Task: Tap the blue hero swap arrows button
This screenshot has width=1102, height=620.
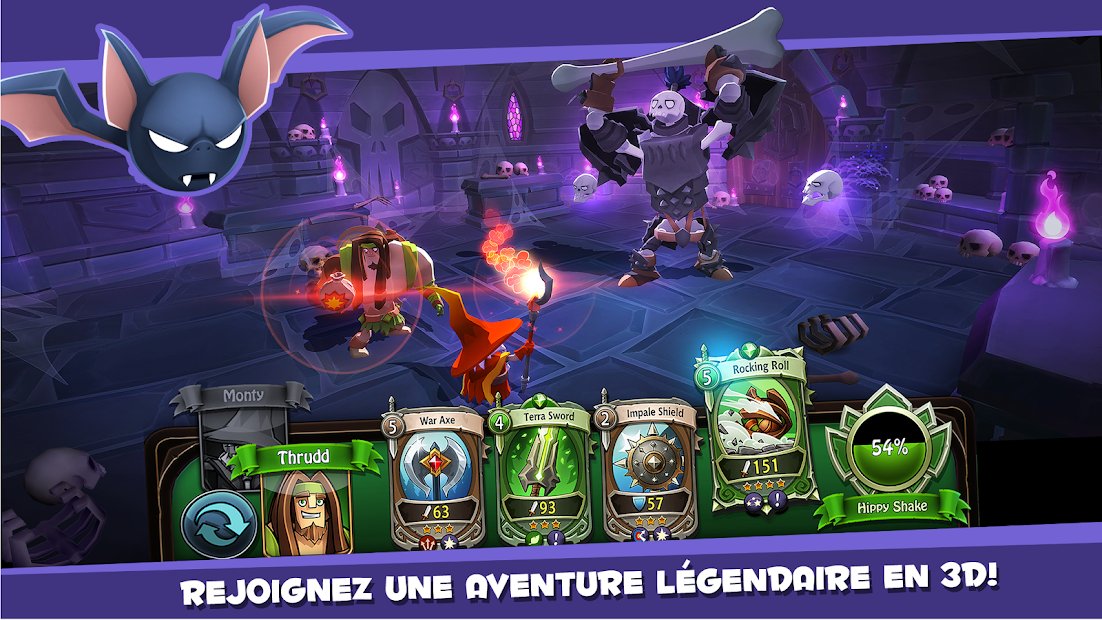Action: [213, 523]
